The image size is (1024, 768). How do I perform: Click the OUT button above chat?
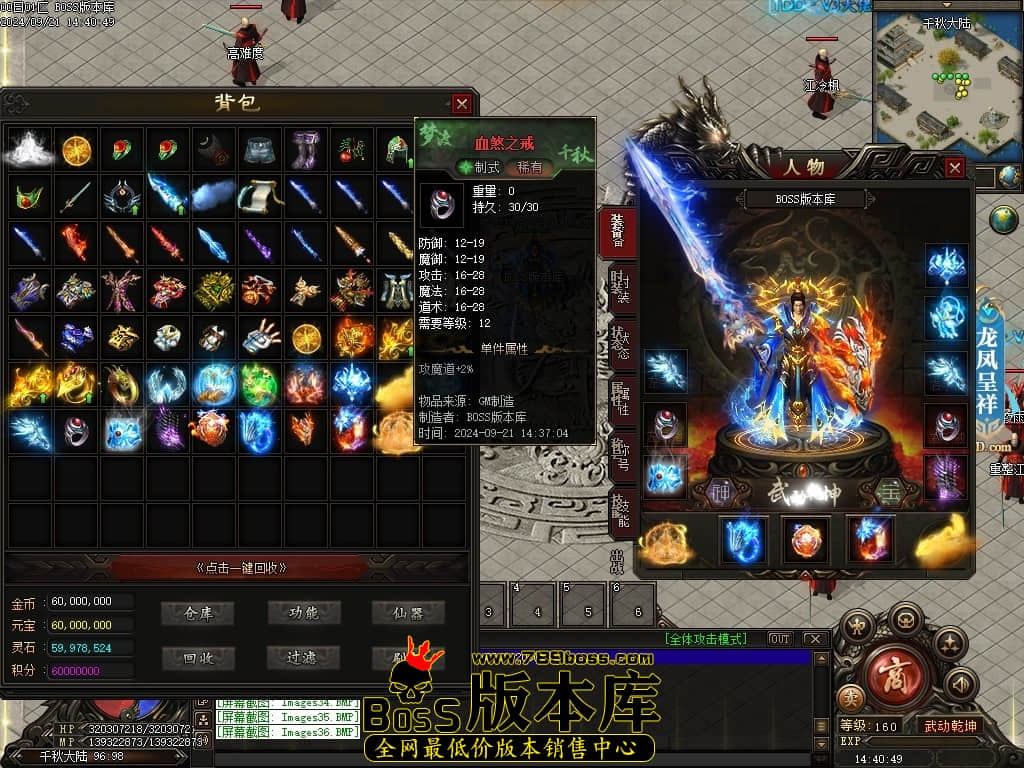[779, 639]
